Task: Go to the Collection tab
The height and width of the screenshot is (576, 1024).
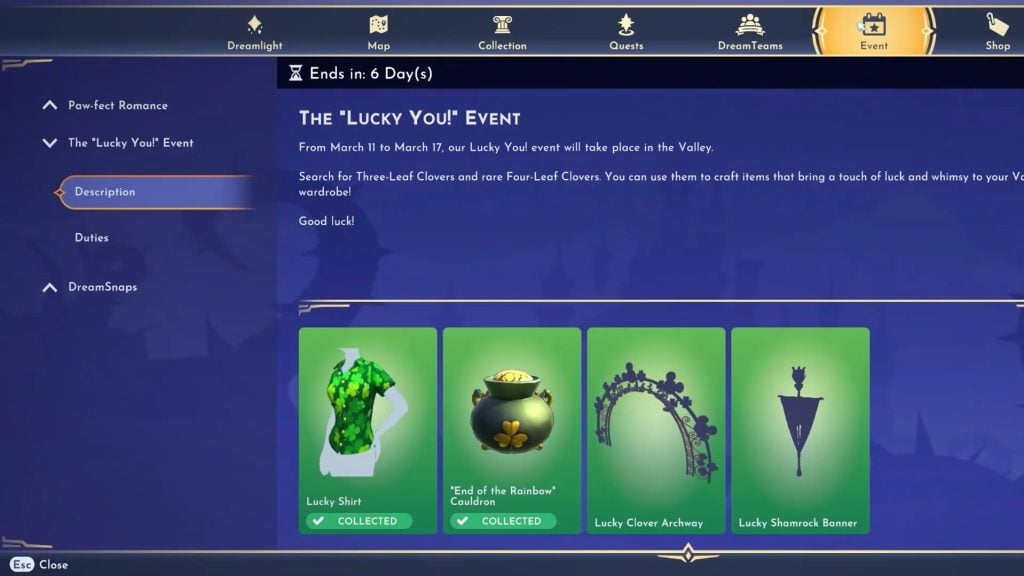Action: tap(502, 31)
